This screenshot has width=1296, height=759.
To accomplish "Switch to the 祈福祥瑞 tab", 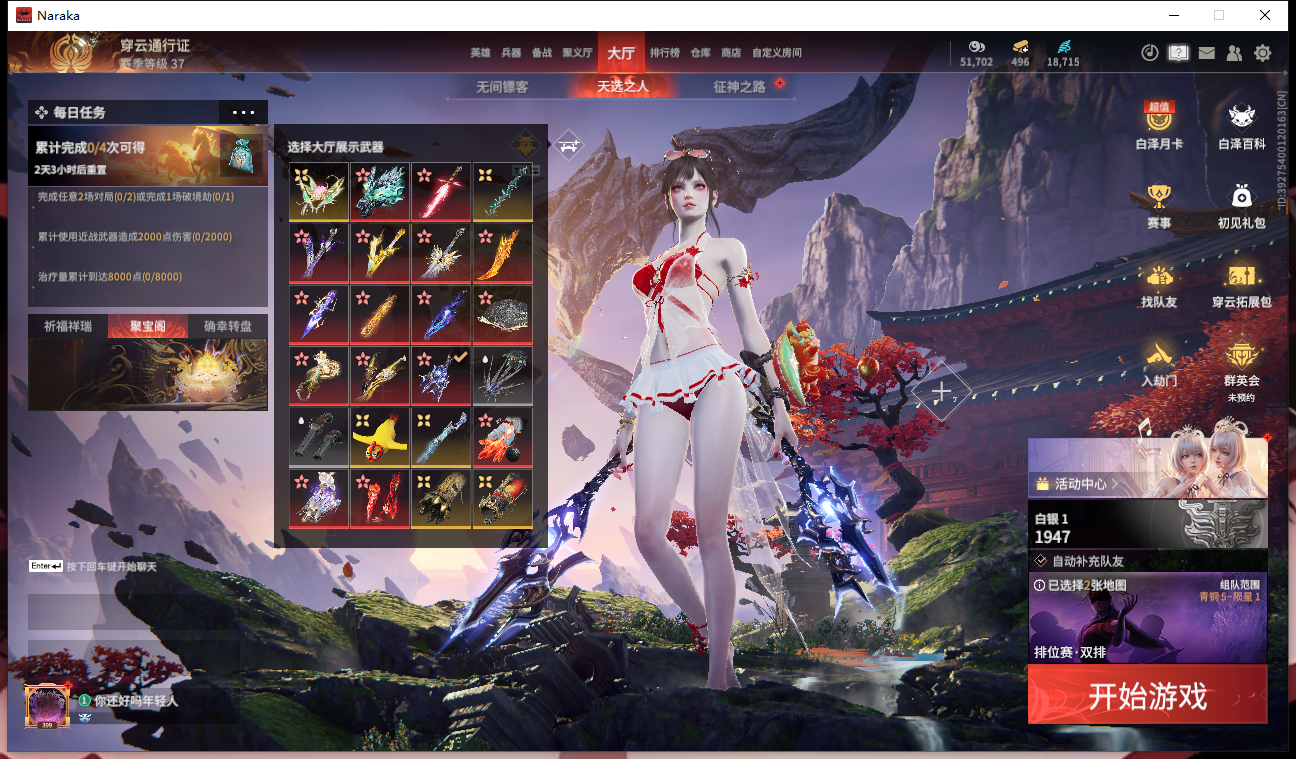I will [x=67, y=326].
